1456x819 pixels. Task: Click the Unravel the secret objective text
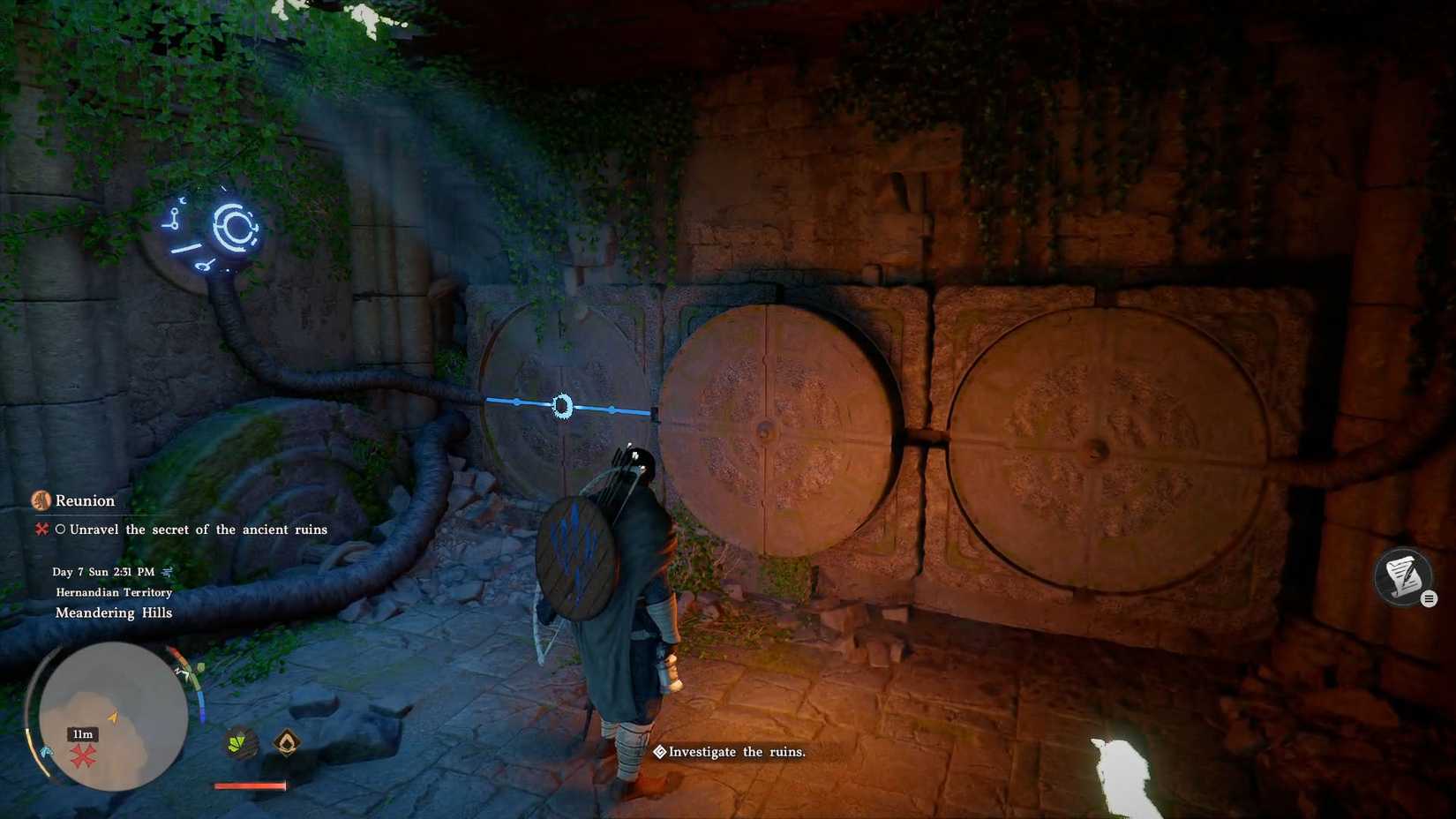pos(199,530)
